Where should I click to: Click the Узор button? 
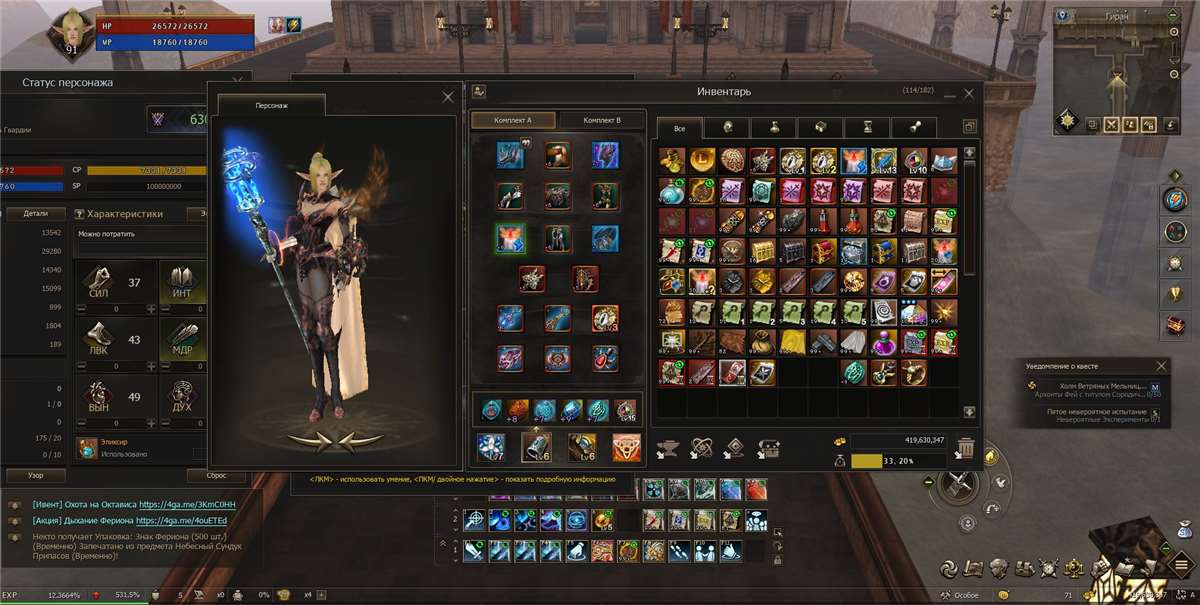point(36,475)
